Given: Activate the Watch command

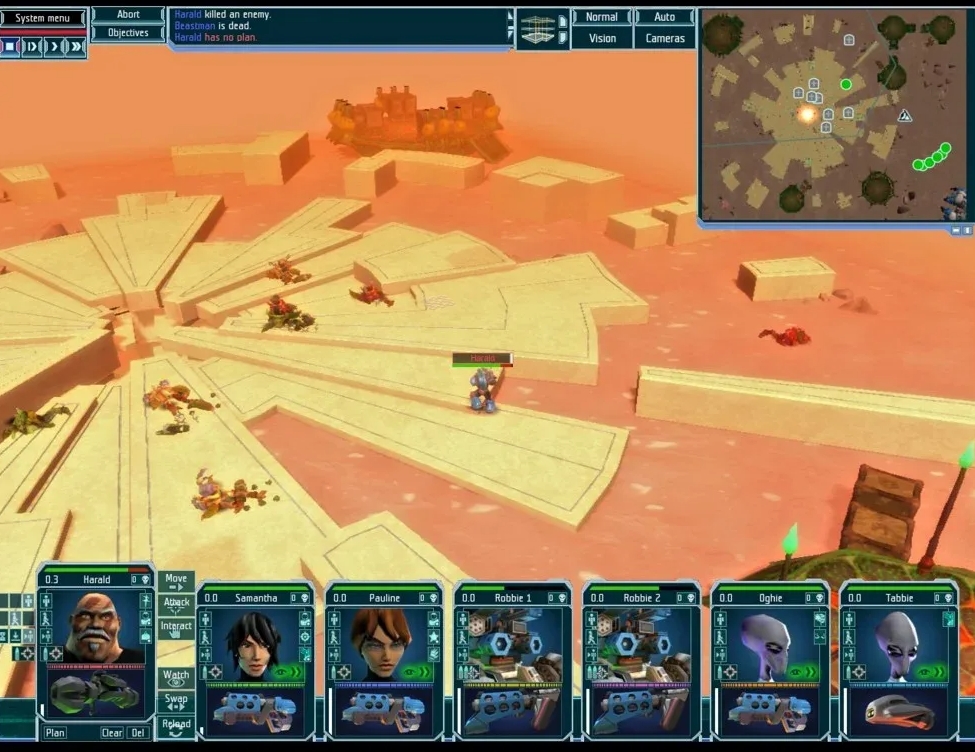Looking at the screenshot, I should click(176, 679).
